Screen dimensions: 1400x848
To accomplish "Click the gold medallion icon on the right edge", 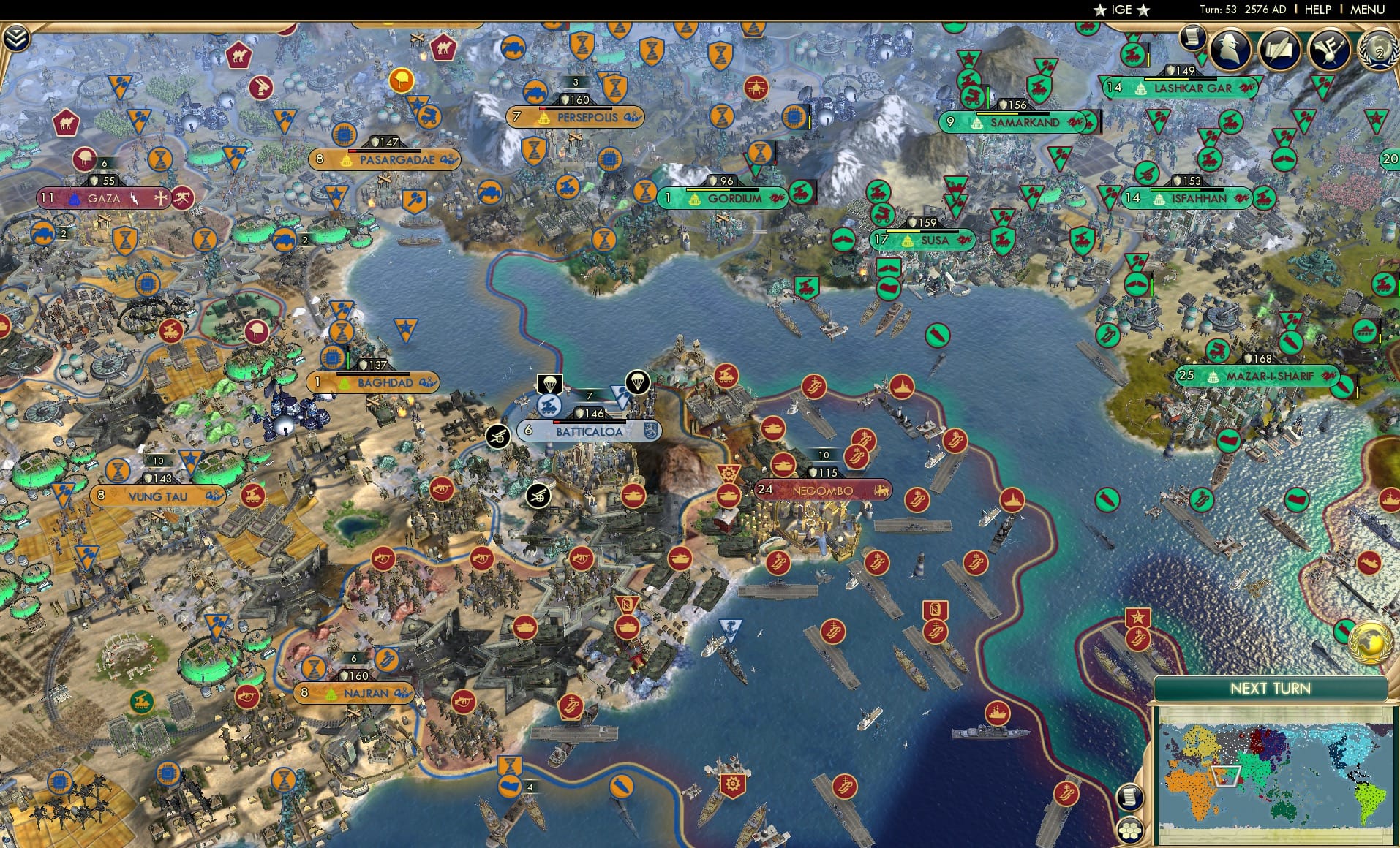I will 1371,642.
